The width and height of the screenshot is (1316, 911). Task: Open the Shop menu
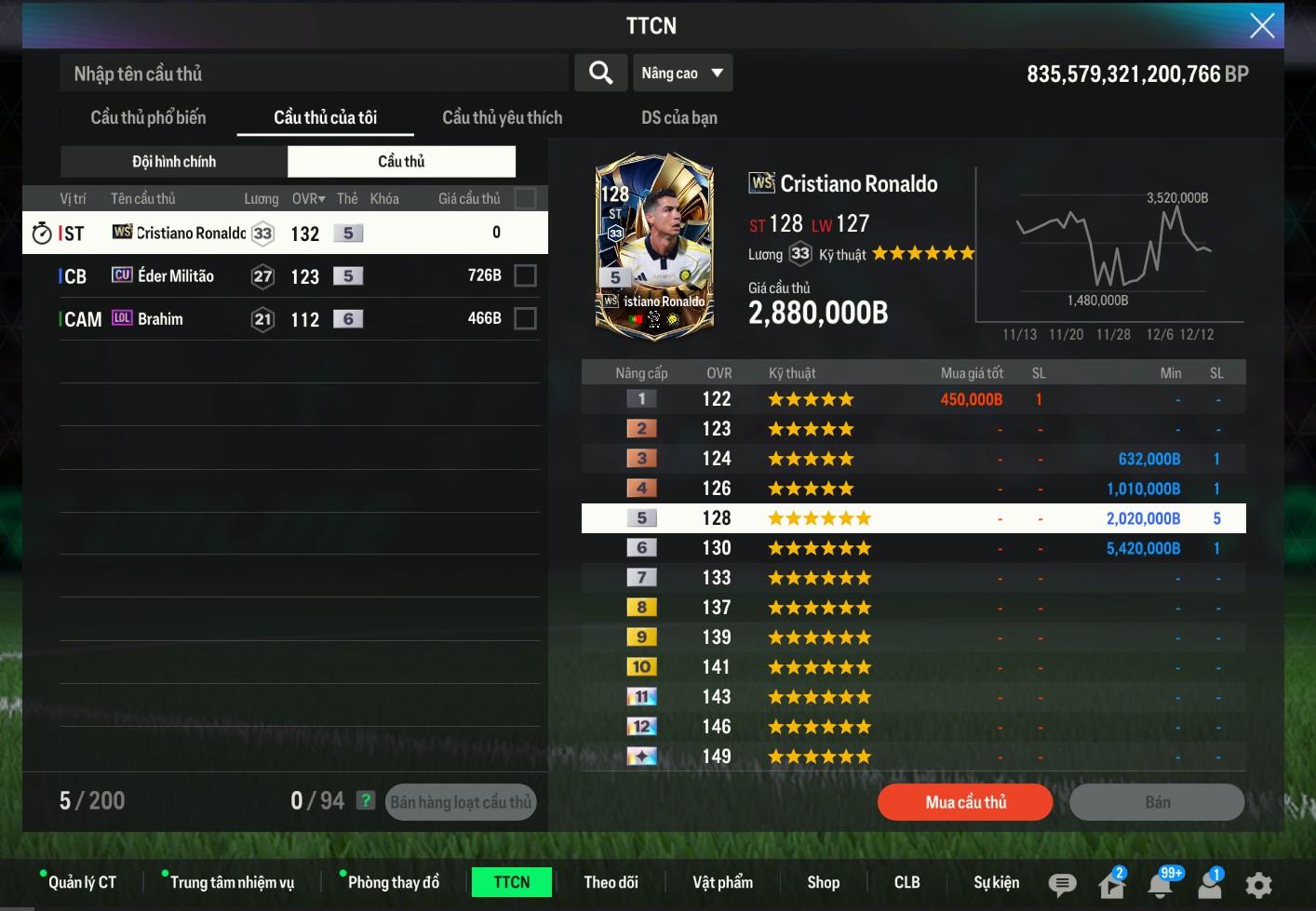(823, 882)
